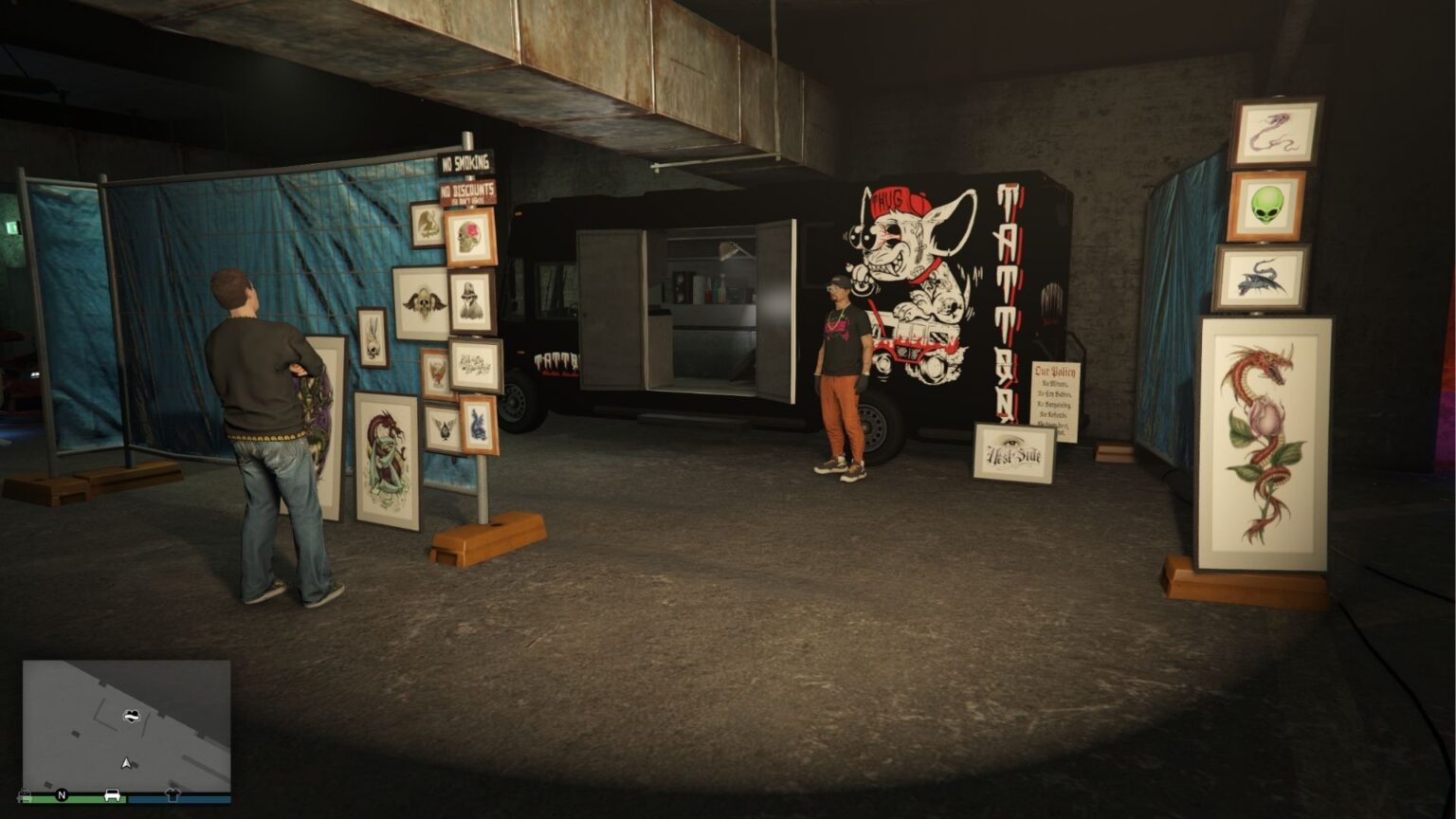
Task: Select the green alien head tattoo design
Action: [1269, 205]
